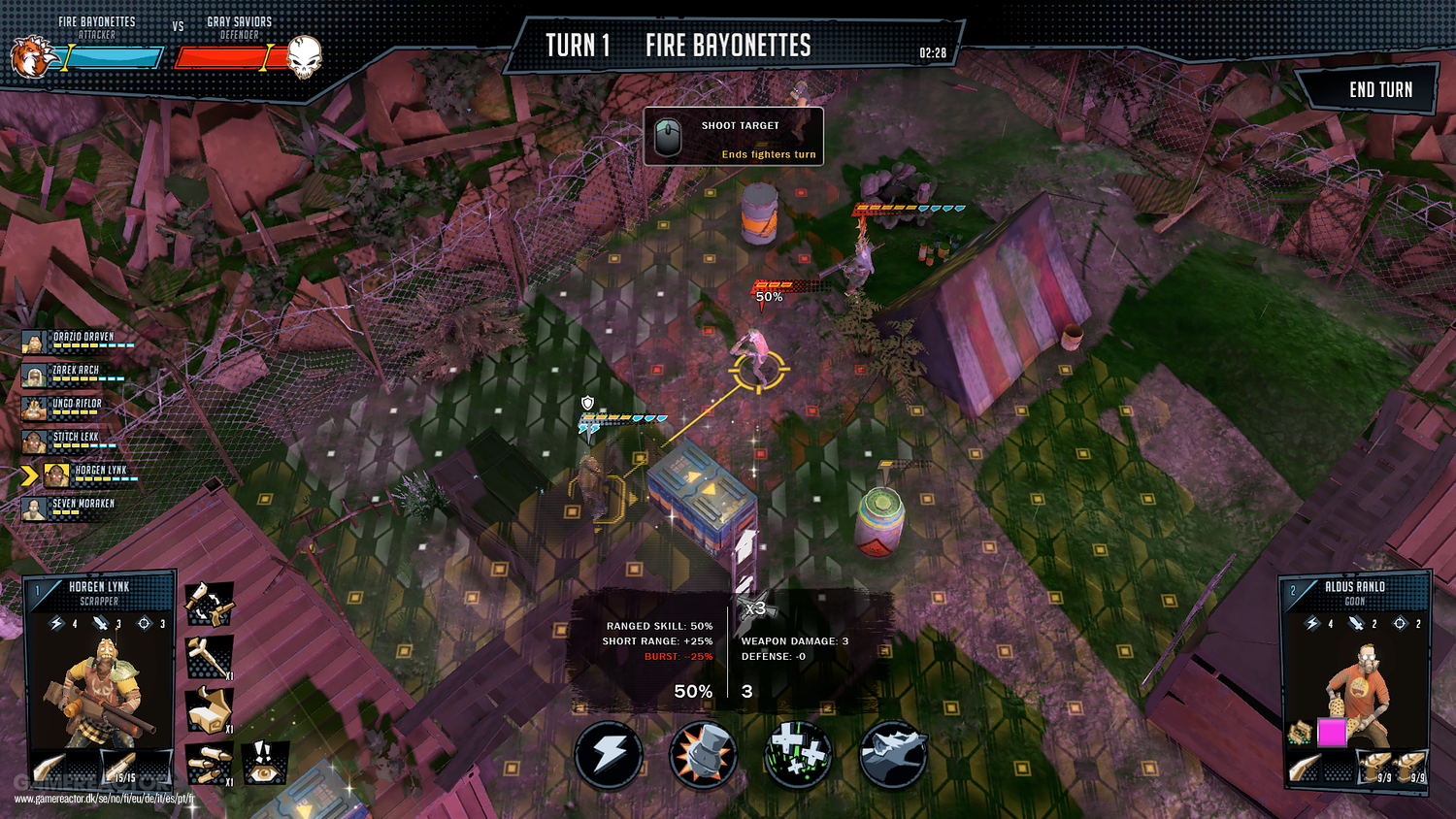Image resolution: width=1456 pixels, height=819 pixels.
Task: Select the bullets ammo item
Action: [209, 764]
